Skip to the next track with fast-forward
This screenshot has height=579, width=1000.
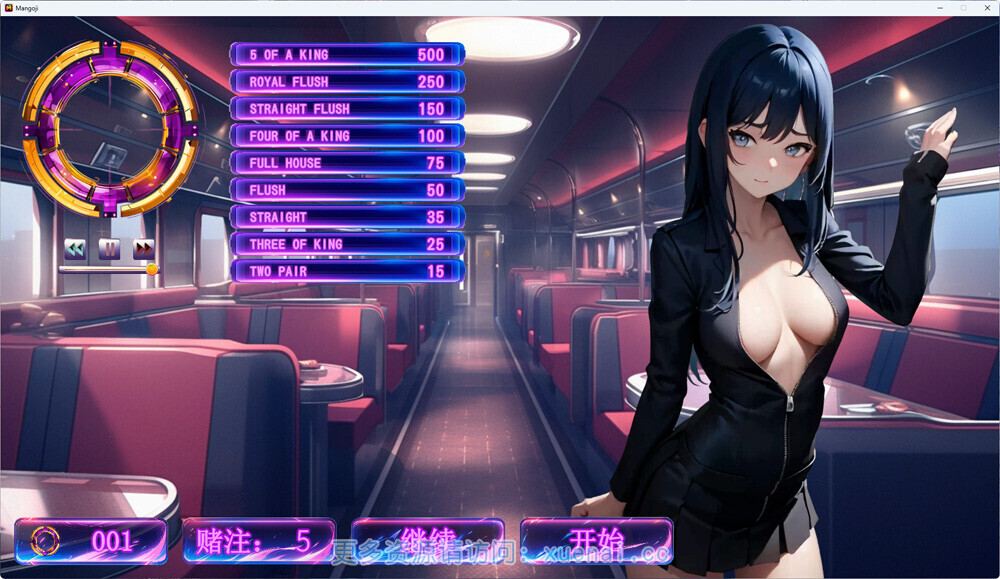coord(144,248)
